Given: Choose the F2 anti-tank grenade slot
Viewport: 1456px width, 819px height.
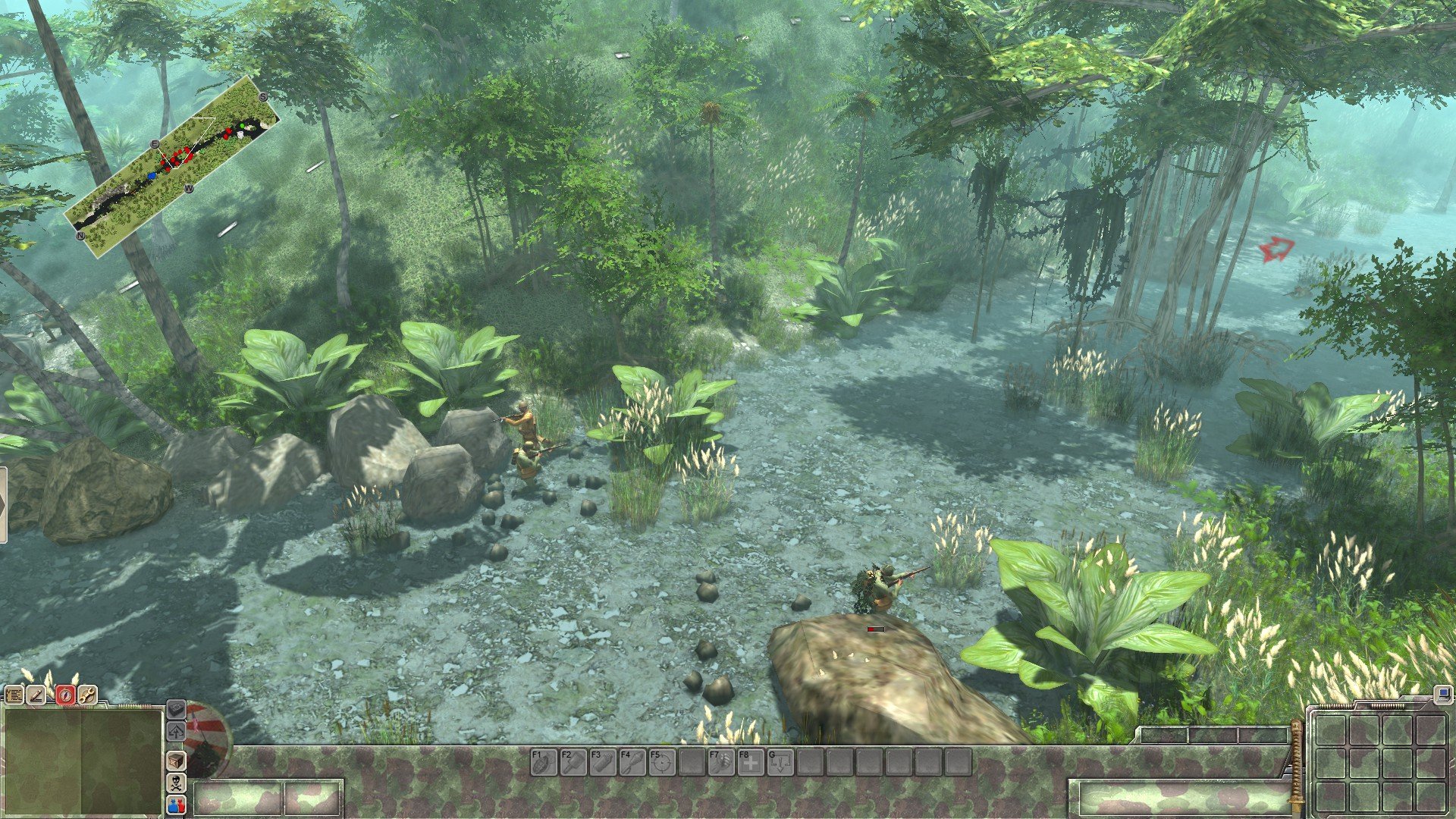Looking at the screenshot, I should coord(573,761).
